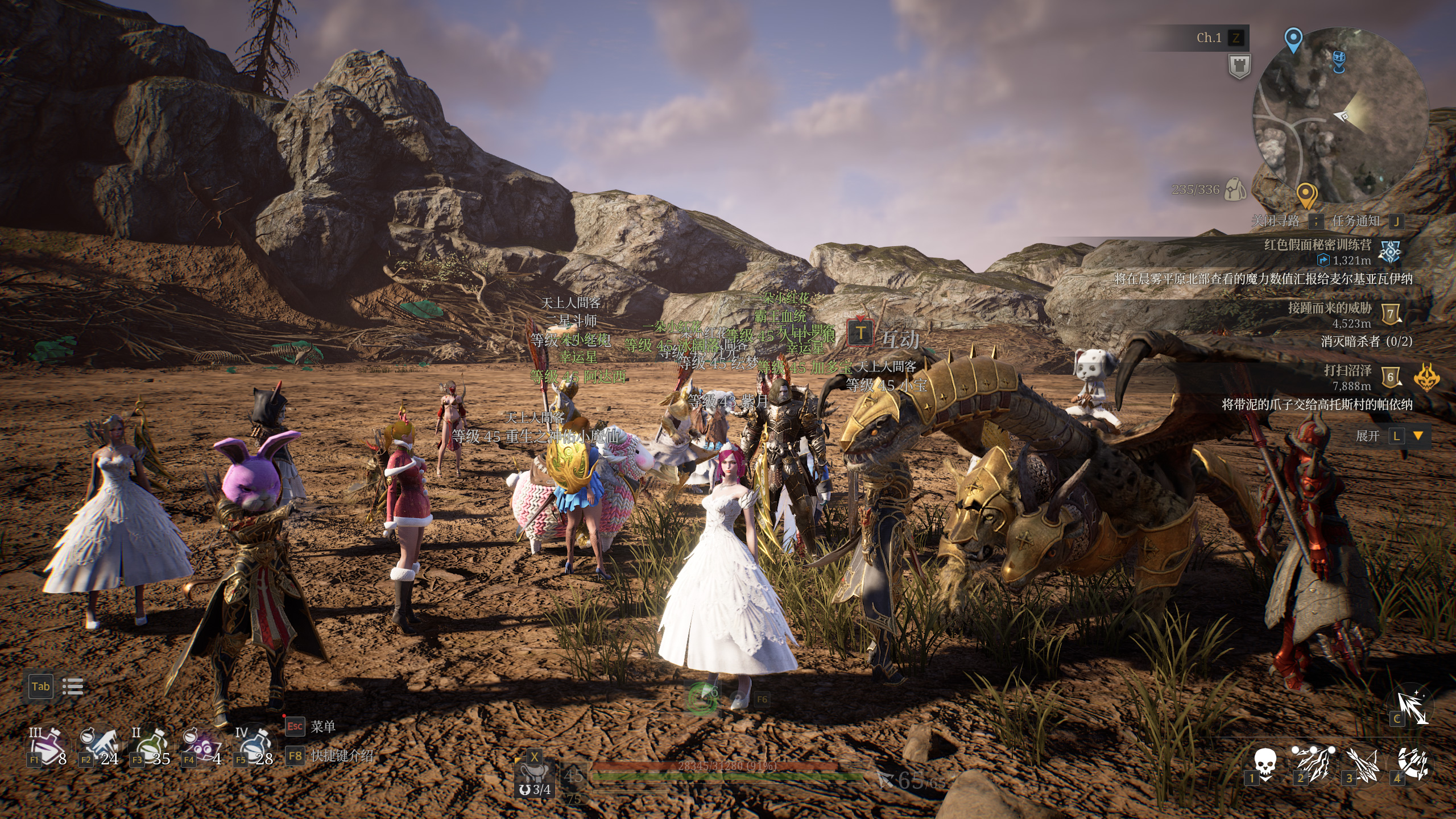This screenshot has width=1456, height=819.
Task: Activate the skull skill icon
Action: point(1265,763)
